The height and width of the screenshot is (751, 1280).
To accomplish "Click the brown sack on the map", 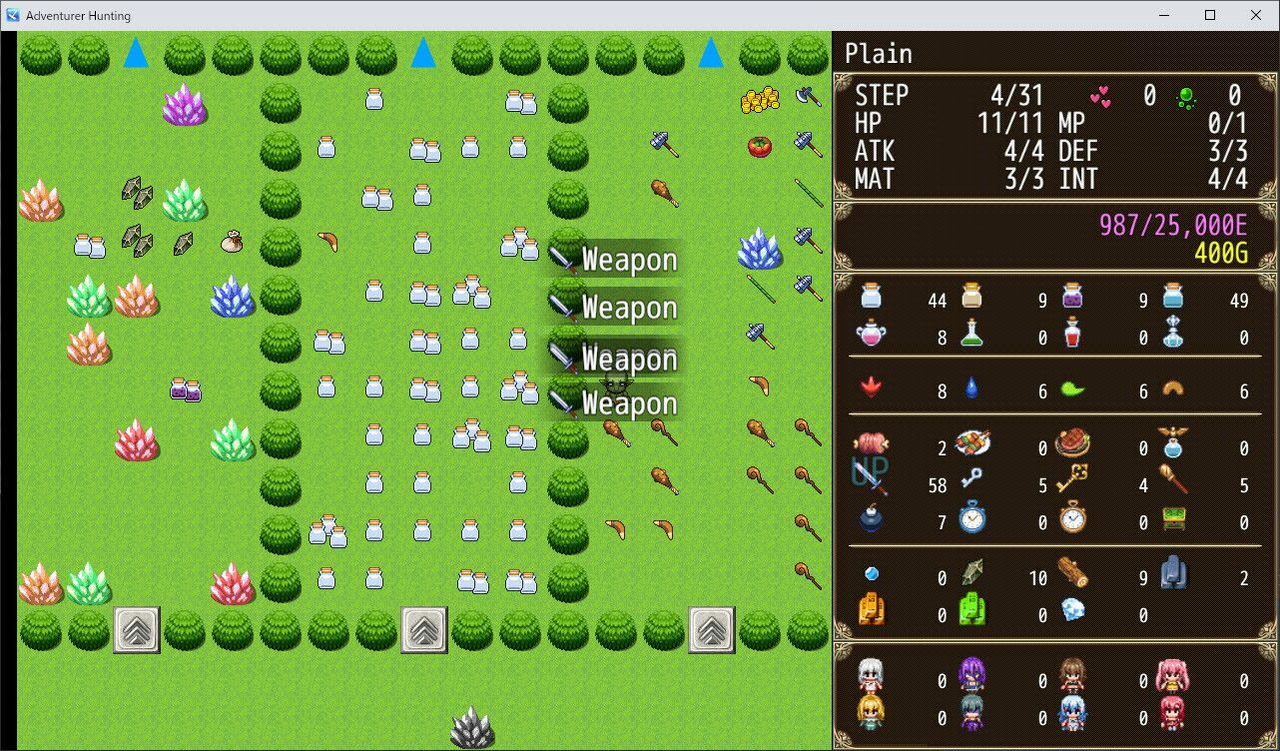I will [230, 243].
